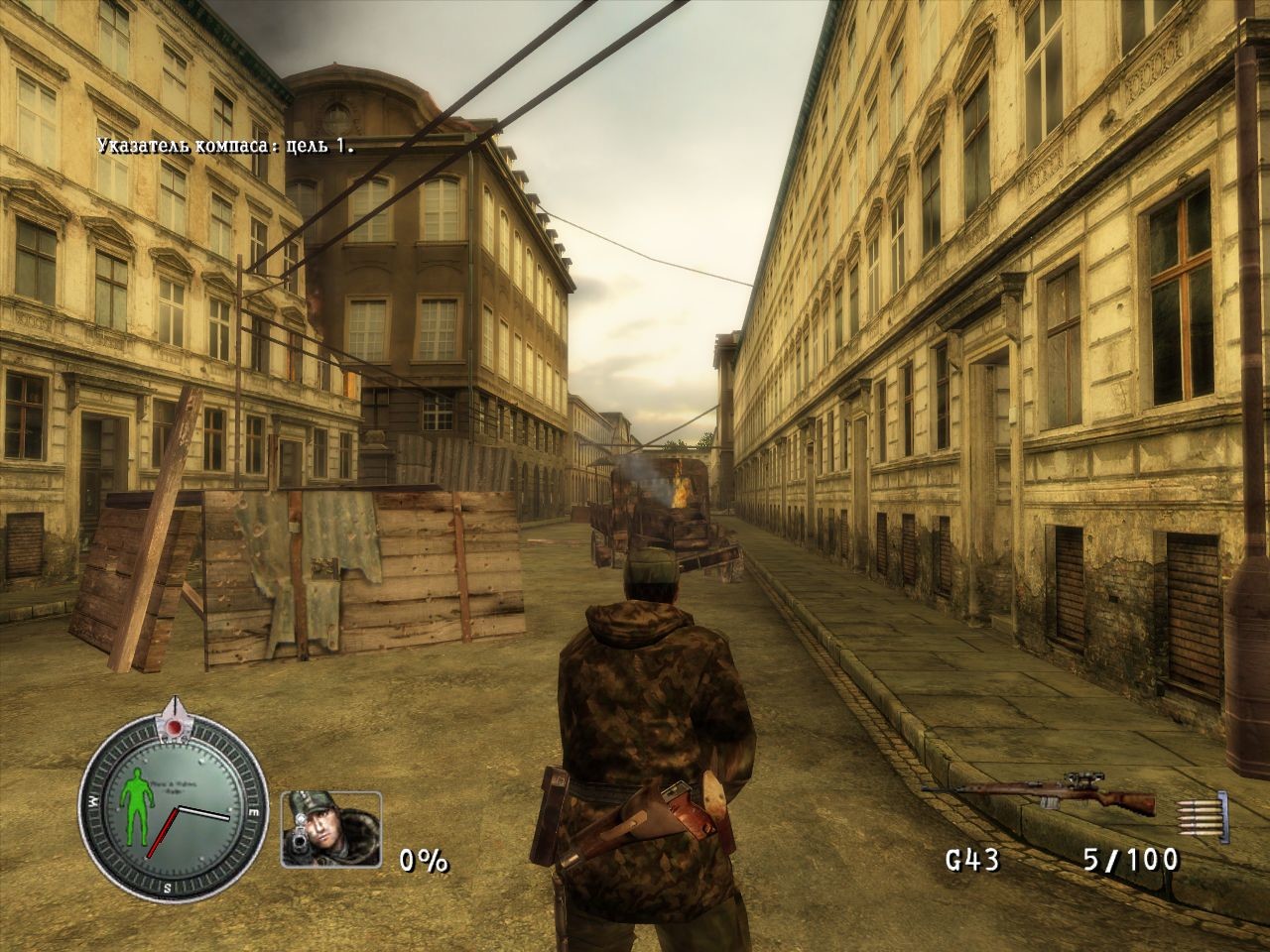Click the bullet clip icon
The image size is (1270, 952).
1202,812
